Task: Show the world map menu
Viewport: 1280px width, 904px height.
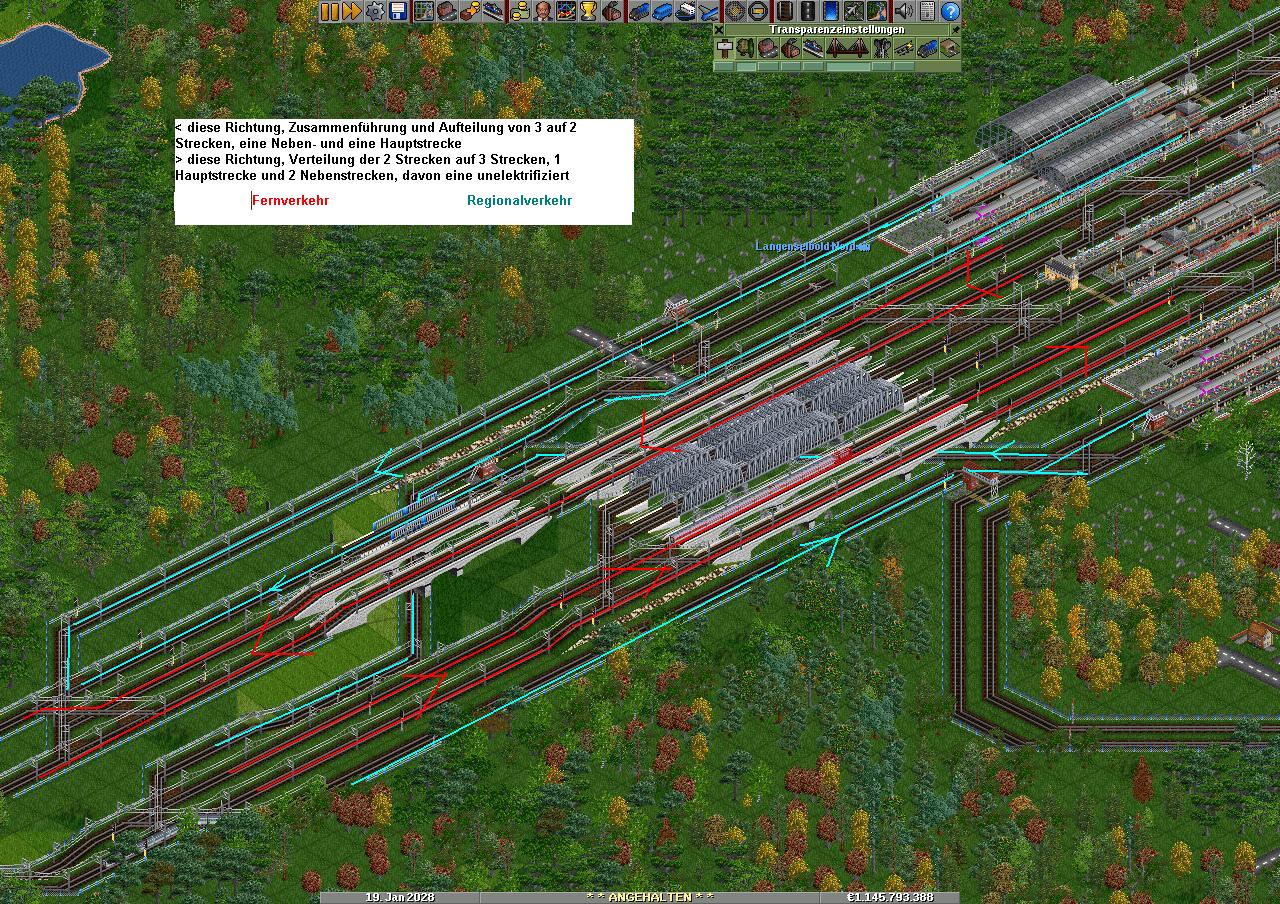Action: coord(424,11)
